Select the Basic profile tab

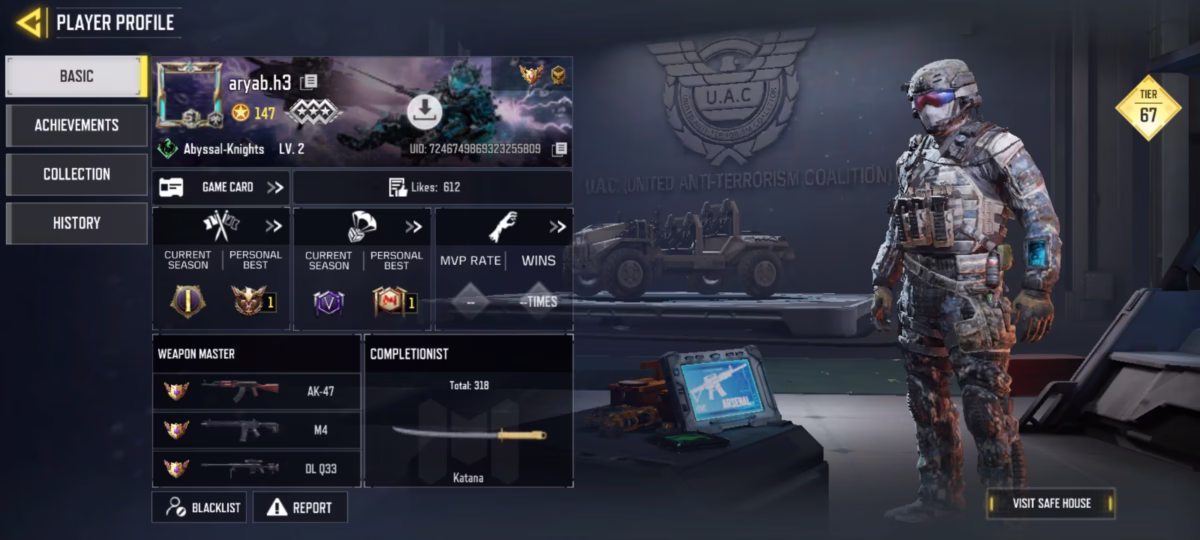click(x=76, y=76)
